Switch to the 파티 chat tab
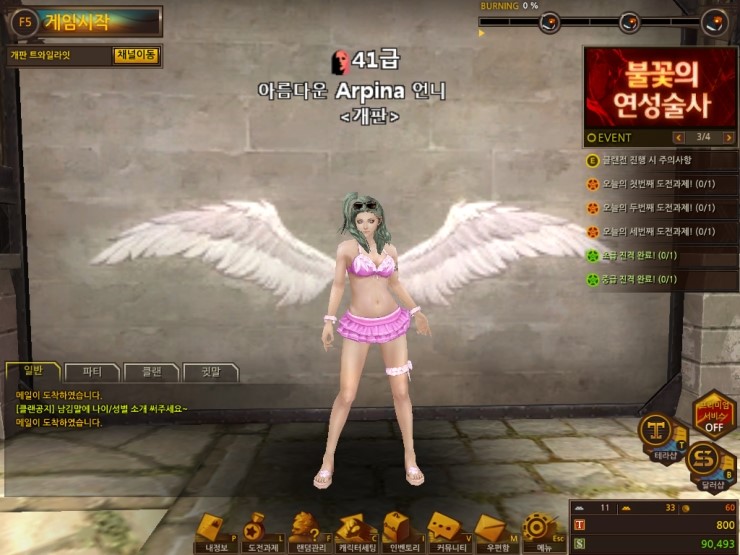 [91, 372]
